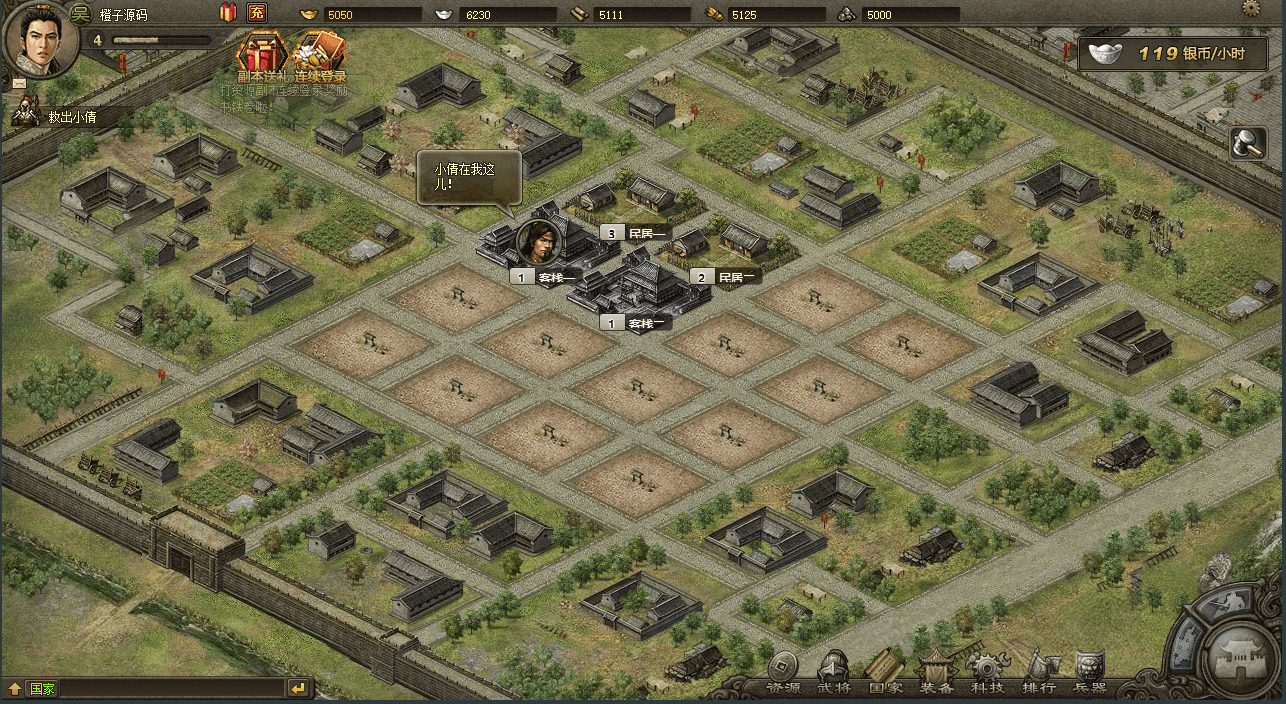Open the small red gift box icon
The width and height of the screenshot is (1286, 704).
pos(228,13)
